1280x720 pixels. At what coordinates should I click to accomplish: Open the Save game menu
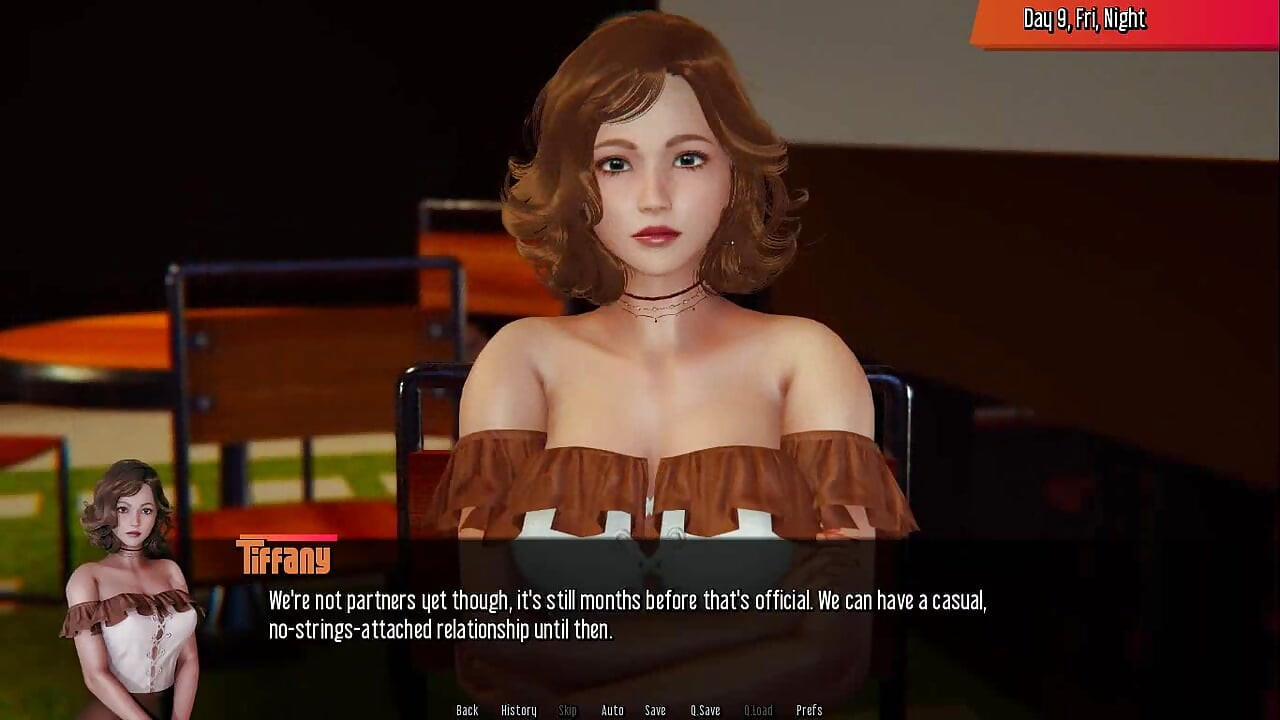click(x=655, y=710)
